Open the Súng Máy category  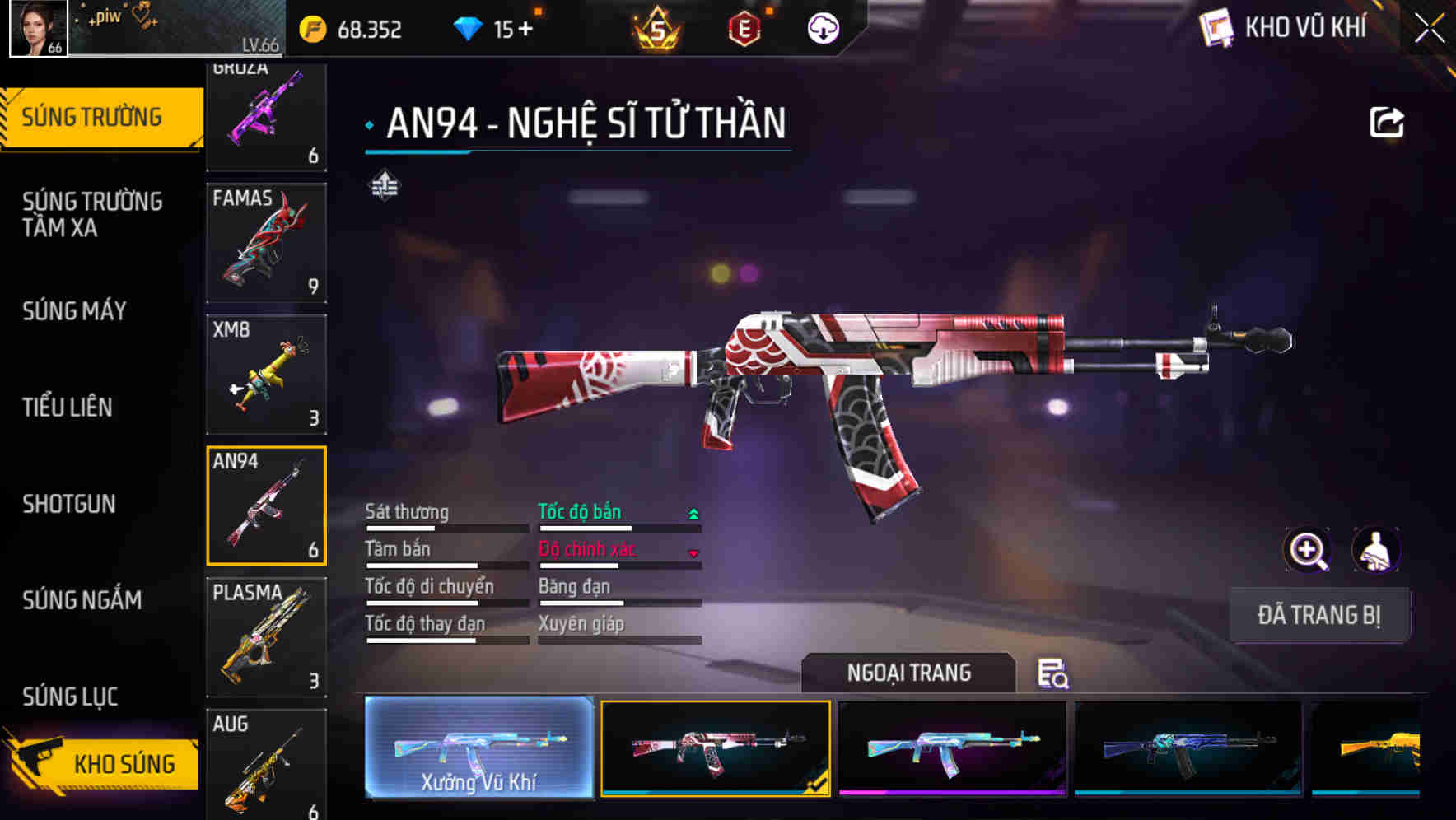[74, 311]
